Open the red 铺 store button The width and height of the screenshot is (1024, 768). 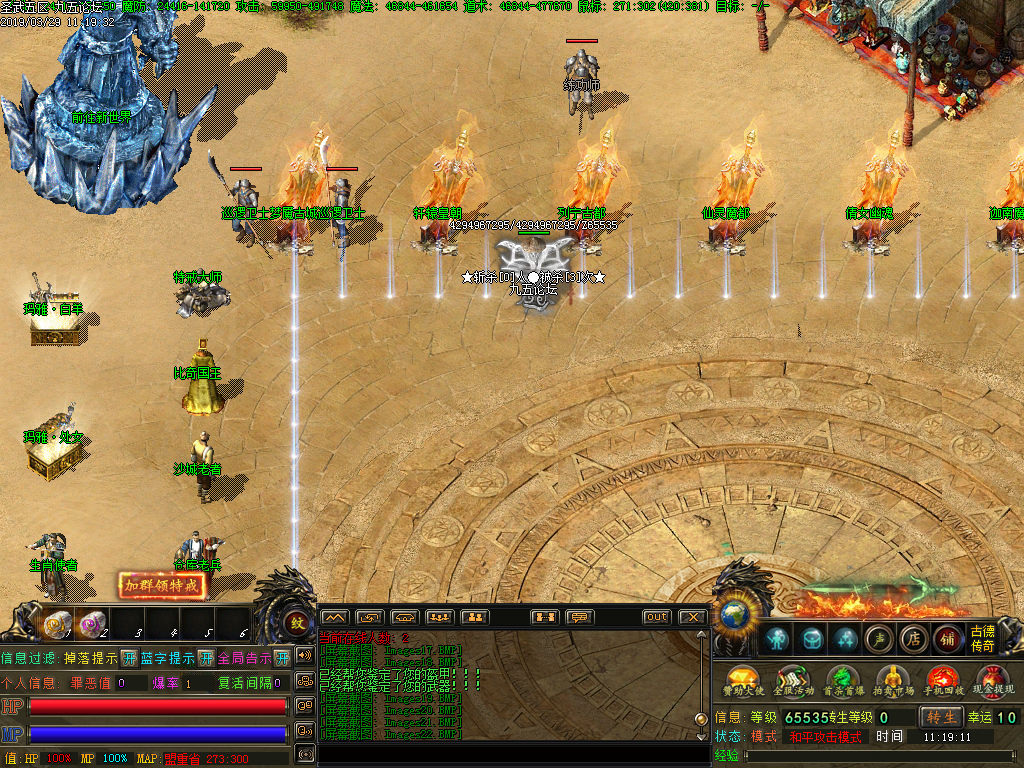point(946,638)
